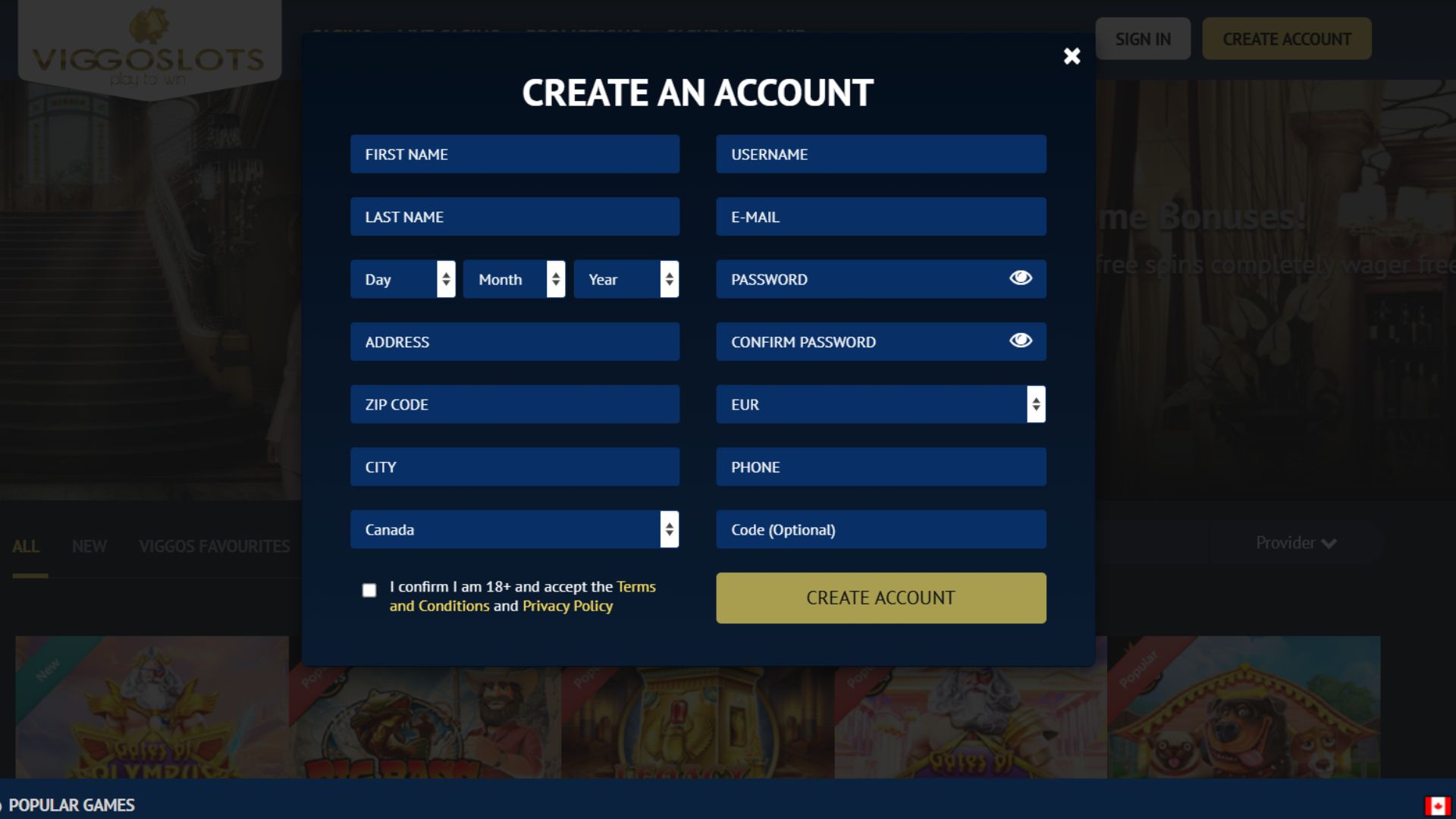The width and height of the screenshot is (1456, 819).
Task: Focus the Last Name input
Action: pos(514,217)
